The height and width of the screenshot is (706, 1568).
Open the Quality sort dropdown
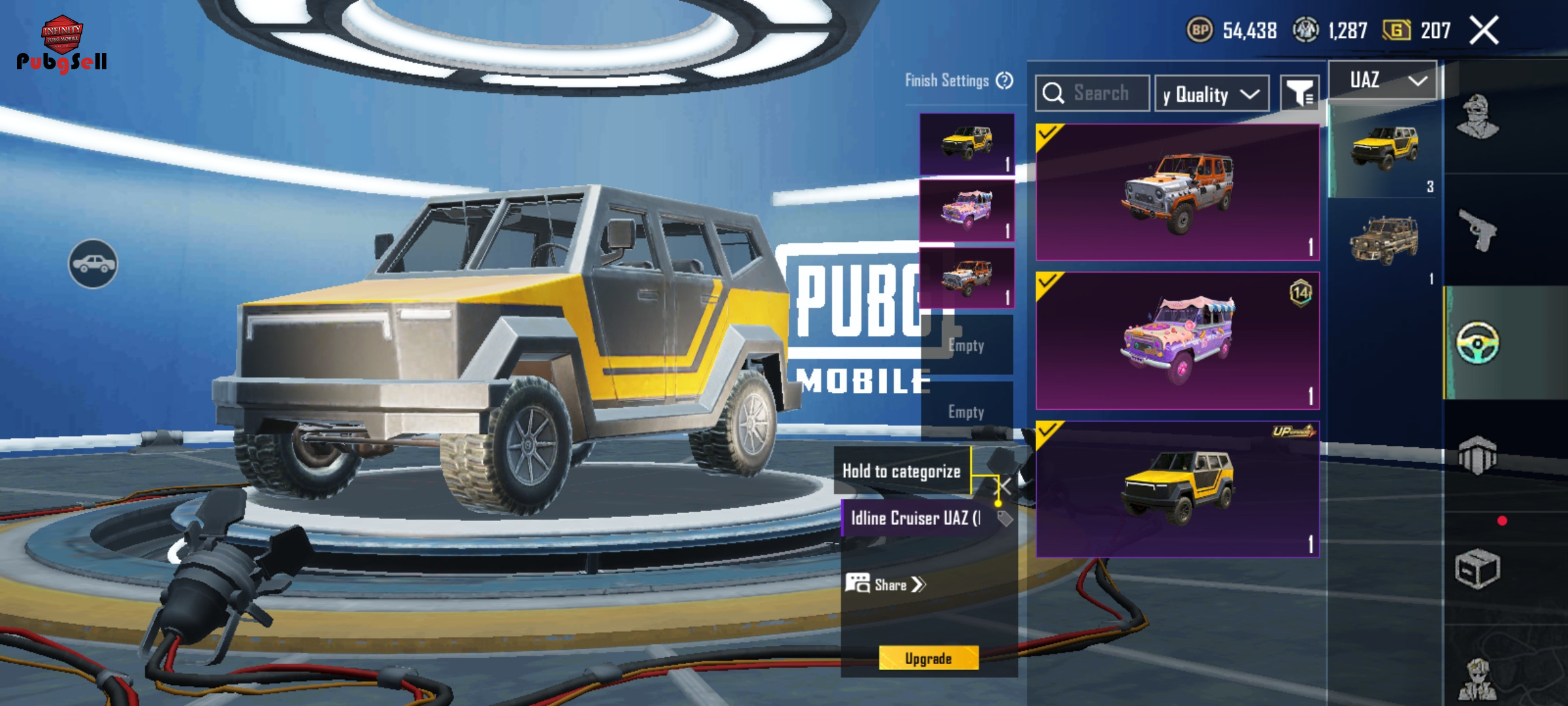point(1212,94)
